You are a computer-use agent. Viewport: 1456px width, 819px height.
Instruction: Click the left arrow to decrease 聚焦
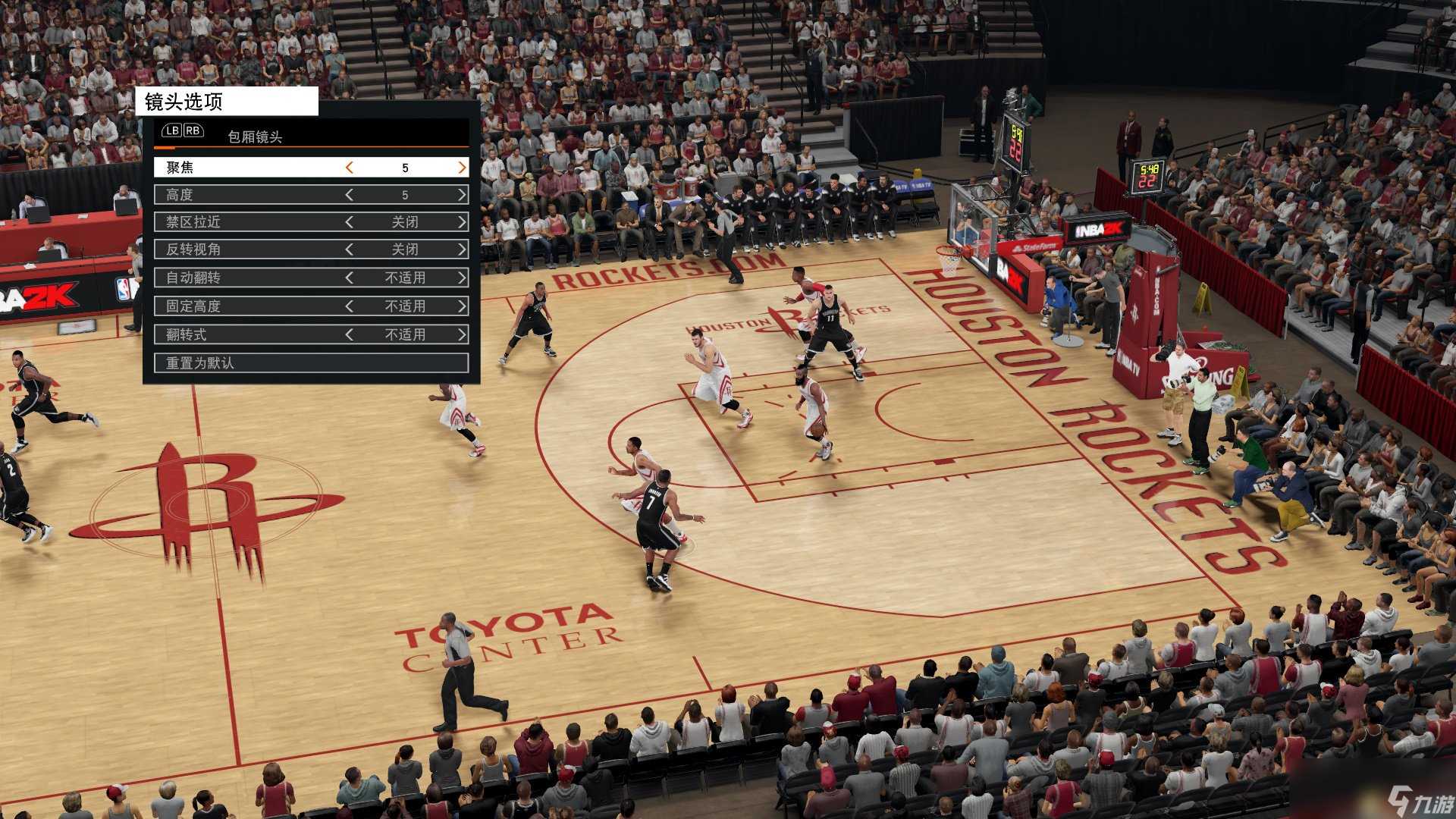point(350,168)
